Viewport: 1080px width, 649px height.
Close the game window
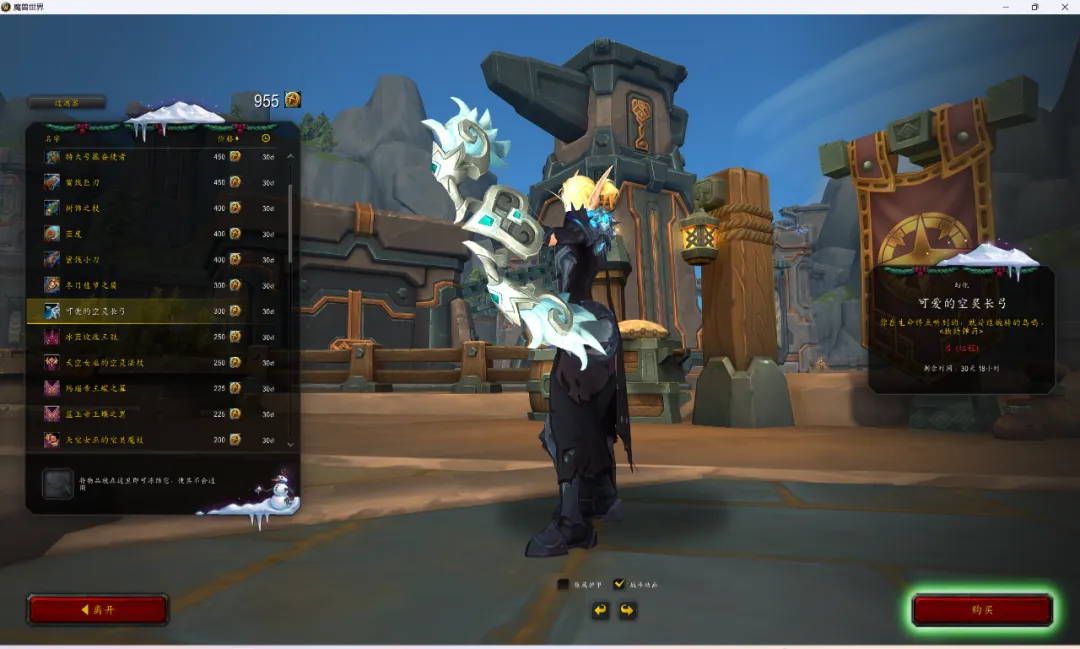tap(1062, 7)
